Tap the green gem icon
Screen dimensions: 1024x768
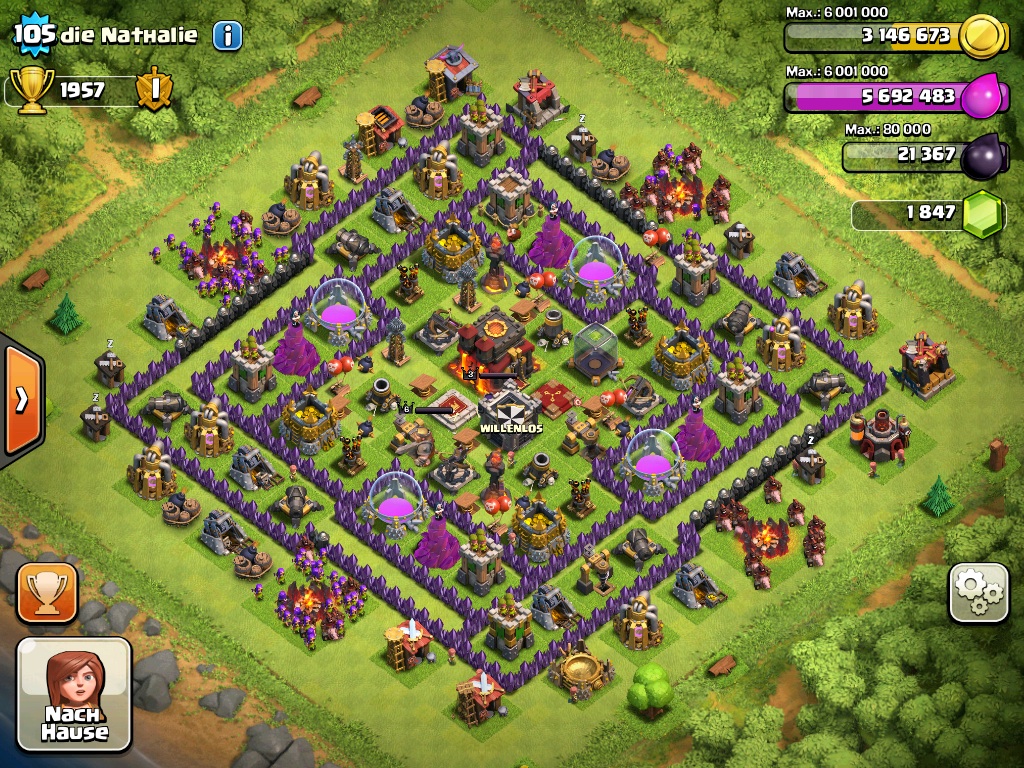(982, 213)
